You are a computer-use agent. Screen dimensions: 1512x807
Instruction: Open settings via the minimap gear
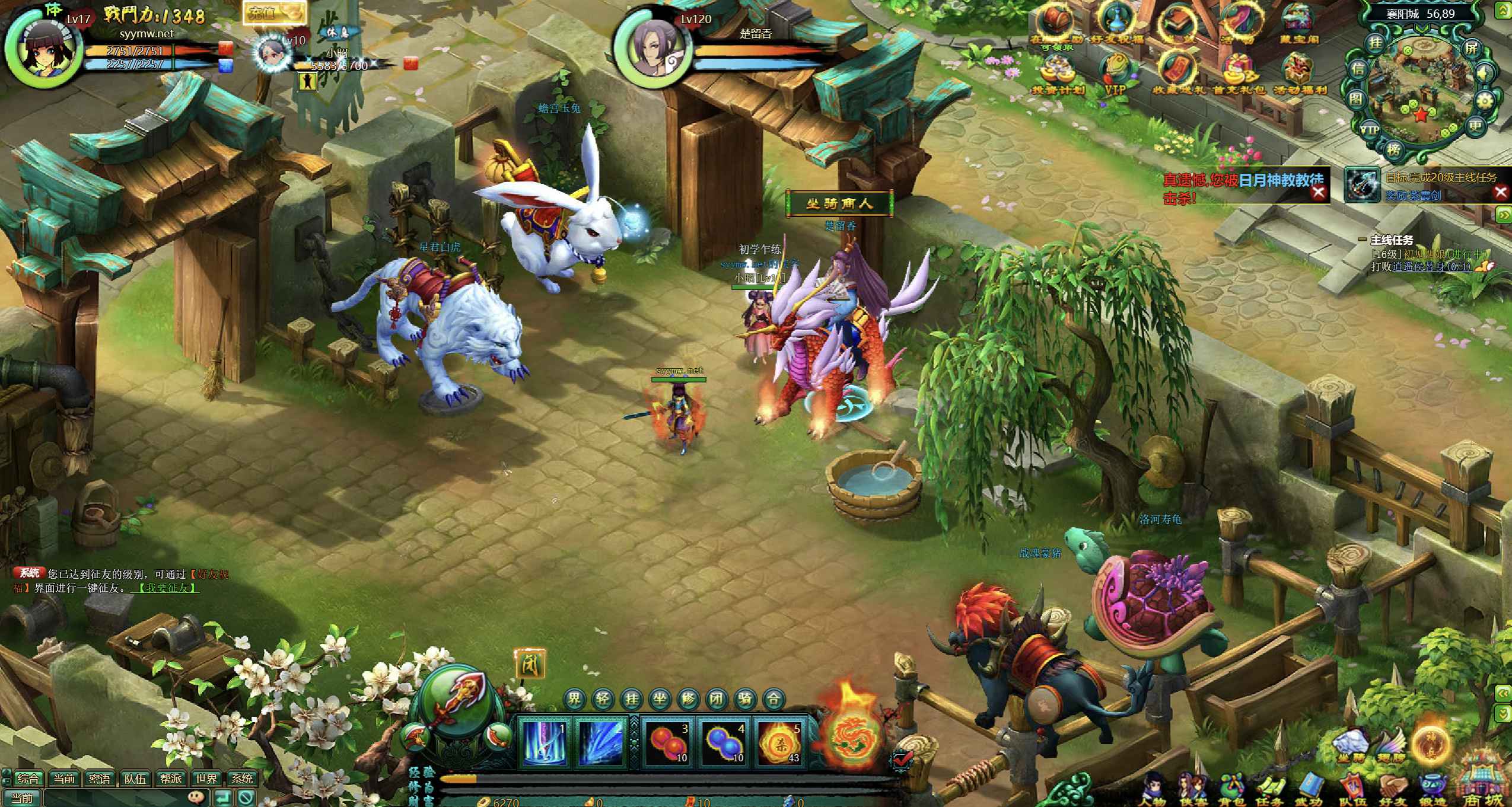pos(1483,101)
